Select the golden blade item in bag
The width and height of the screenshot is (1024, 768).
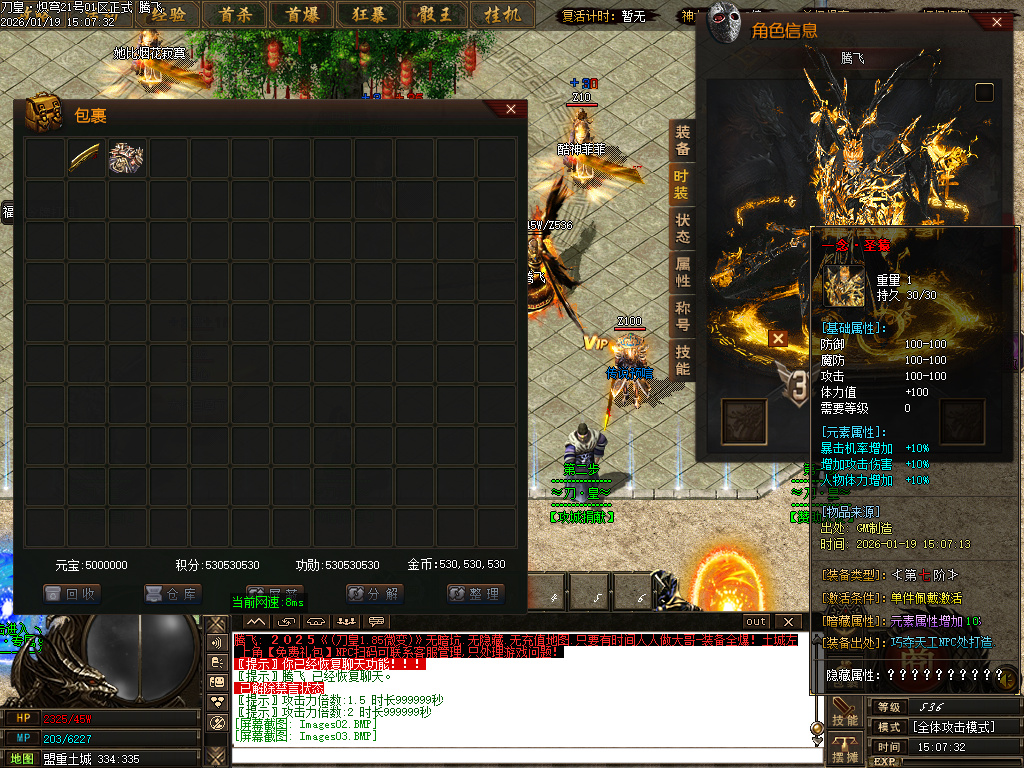point(86,158)
